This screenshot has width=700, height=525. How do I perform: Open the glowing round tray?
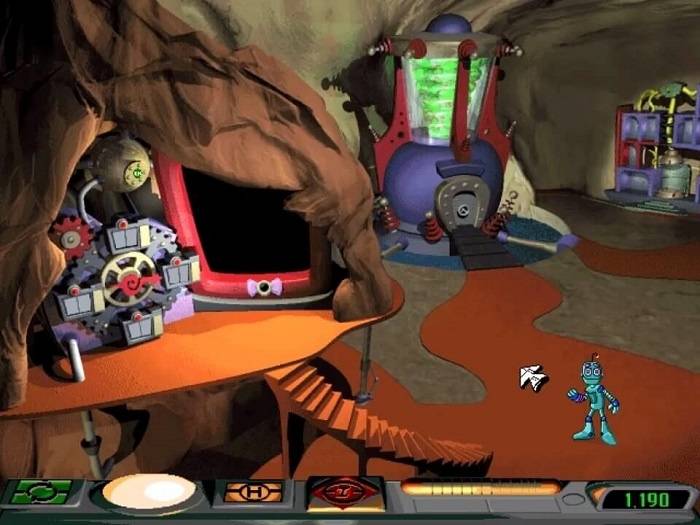[150, 493]
